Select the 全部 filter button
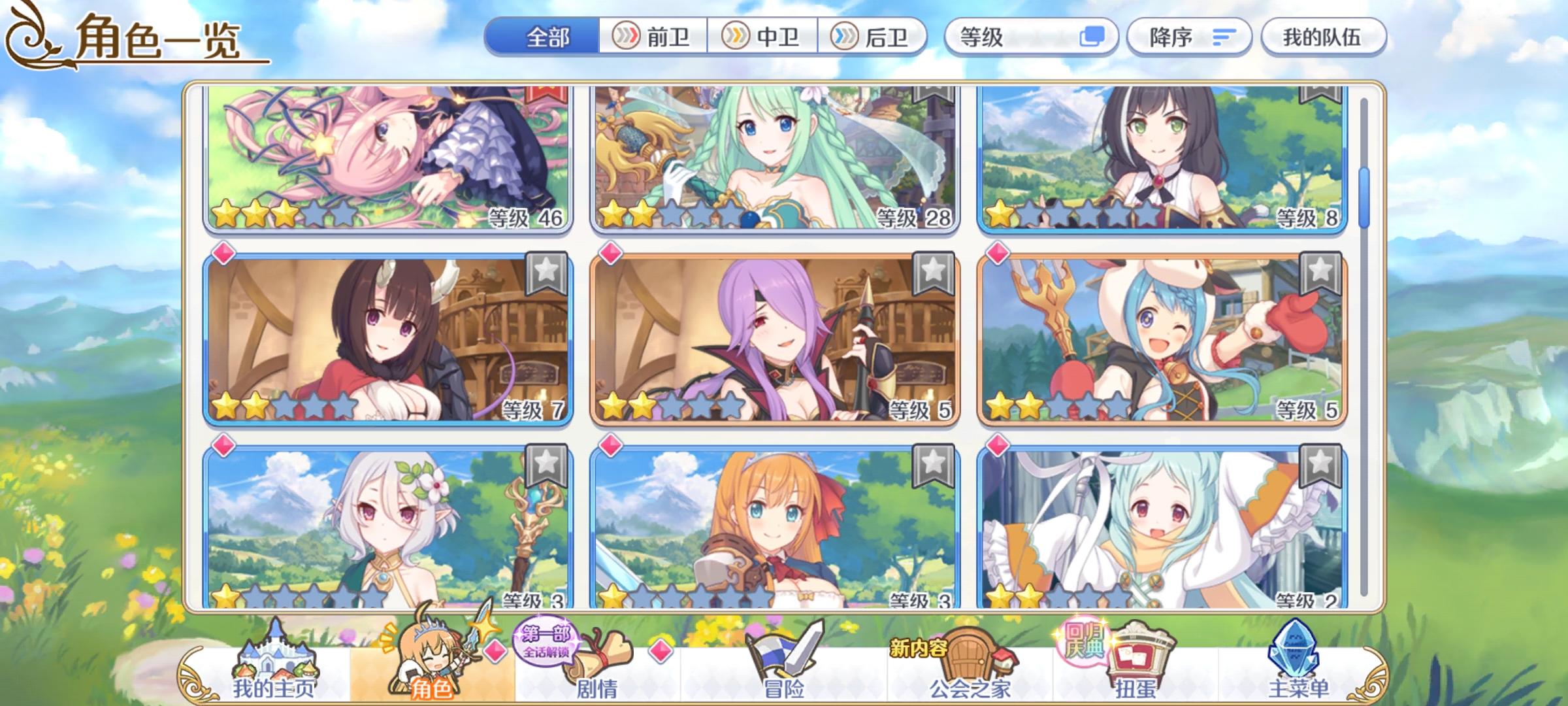1568x706 pixels. coord(549,38)
